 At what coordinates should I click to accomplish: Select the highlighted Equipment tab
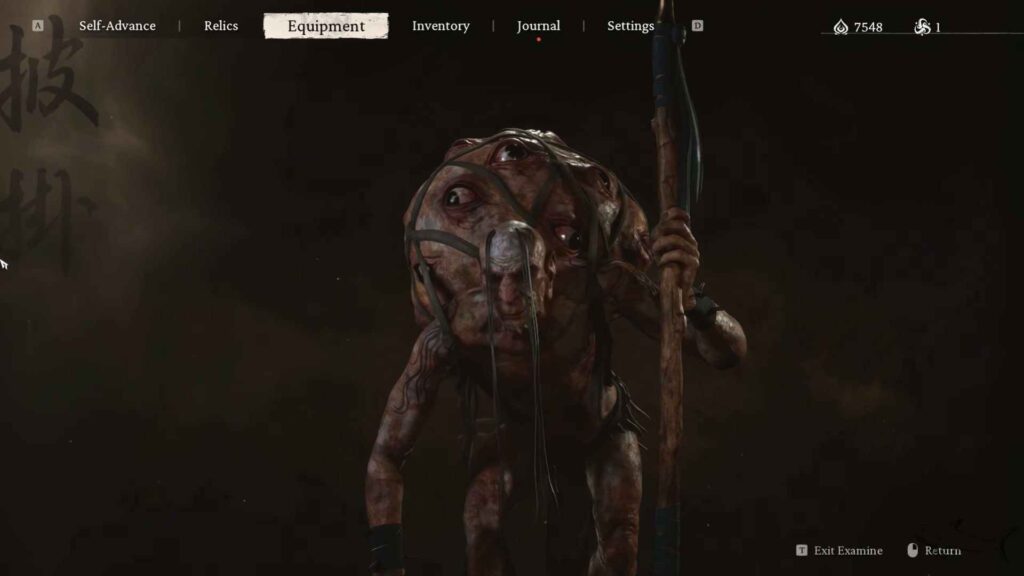click(326, 26)
